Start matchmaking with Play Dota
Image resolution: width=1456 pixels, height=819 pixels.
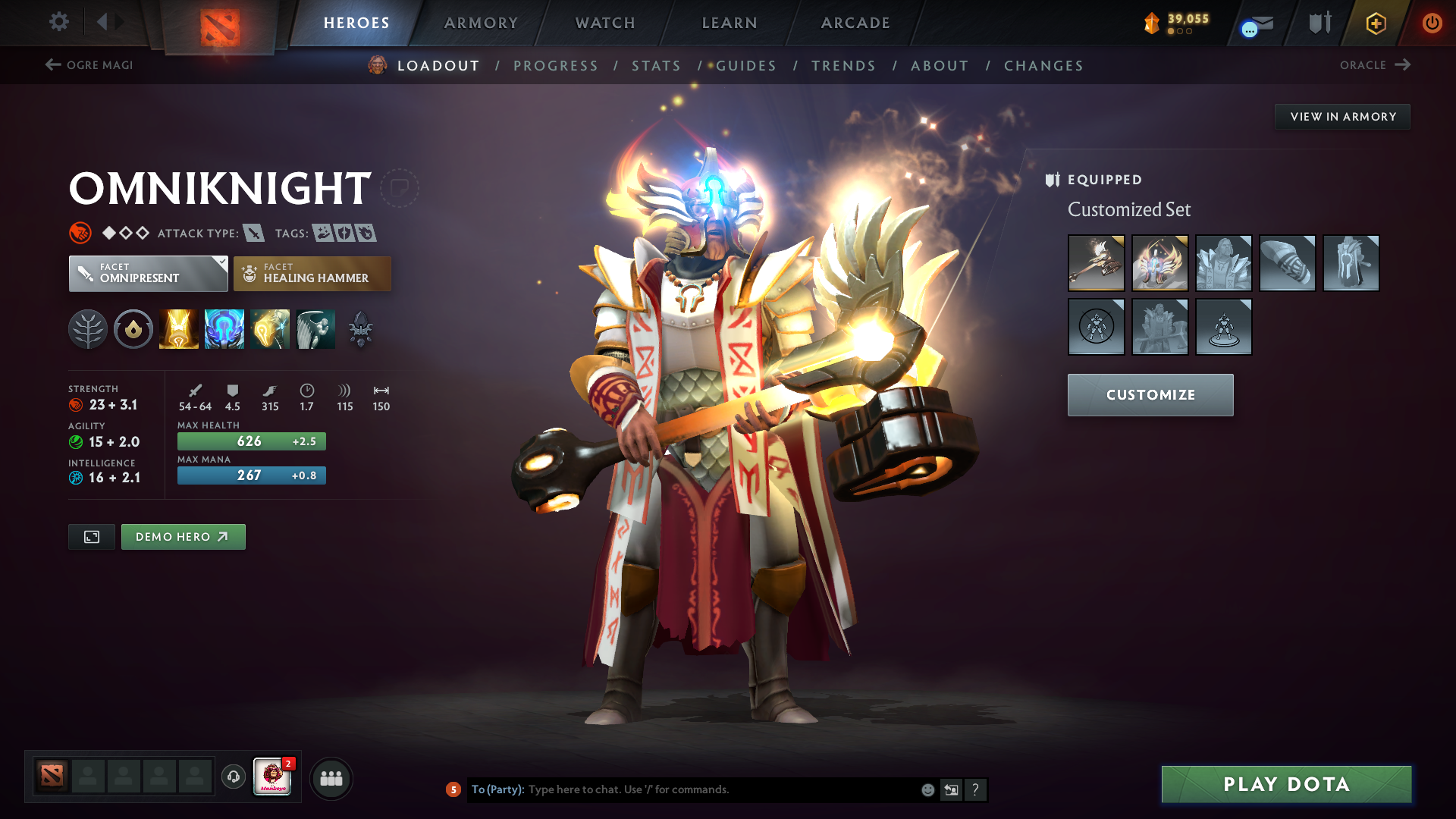(1286, 784)
